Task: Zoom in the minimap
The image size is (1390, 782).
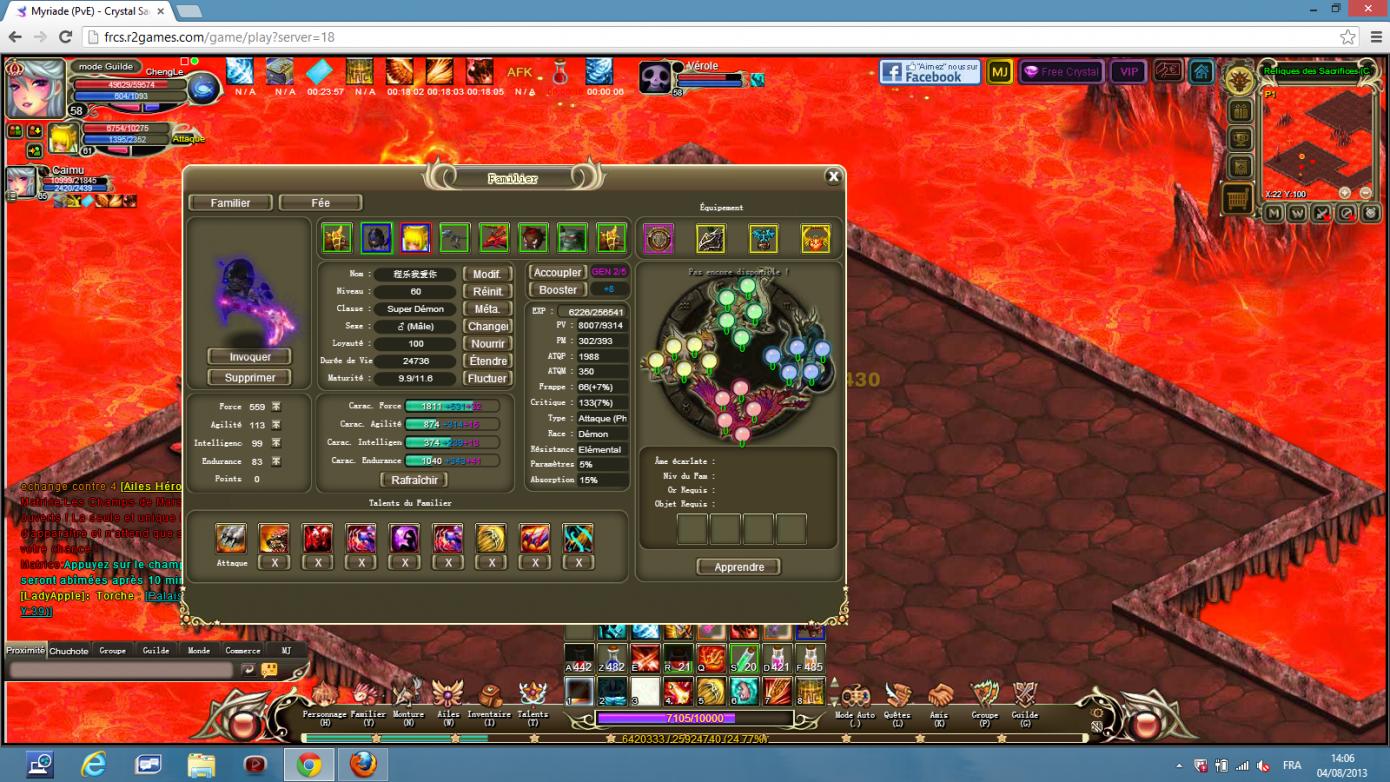Action: (1345, 193)
